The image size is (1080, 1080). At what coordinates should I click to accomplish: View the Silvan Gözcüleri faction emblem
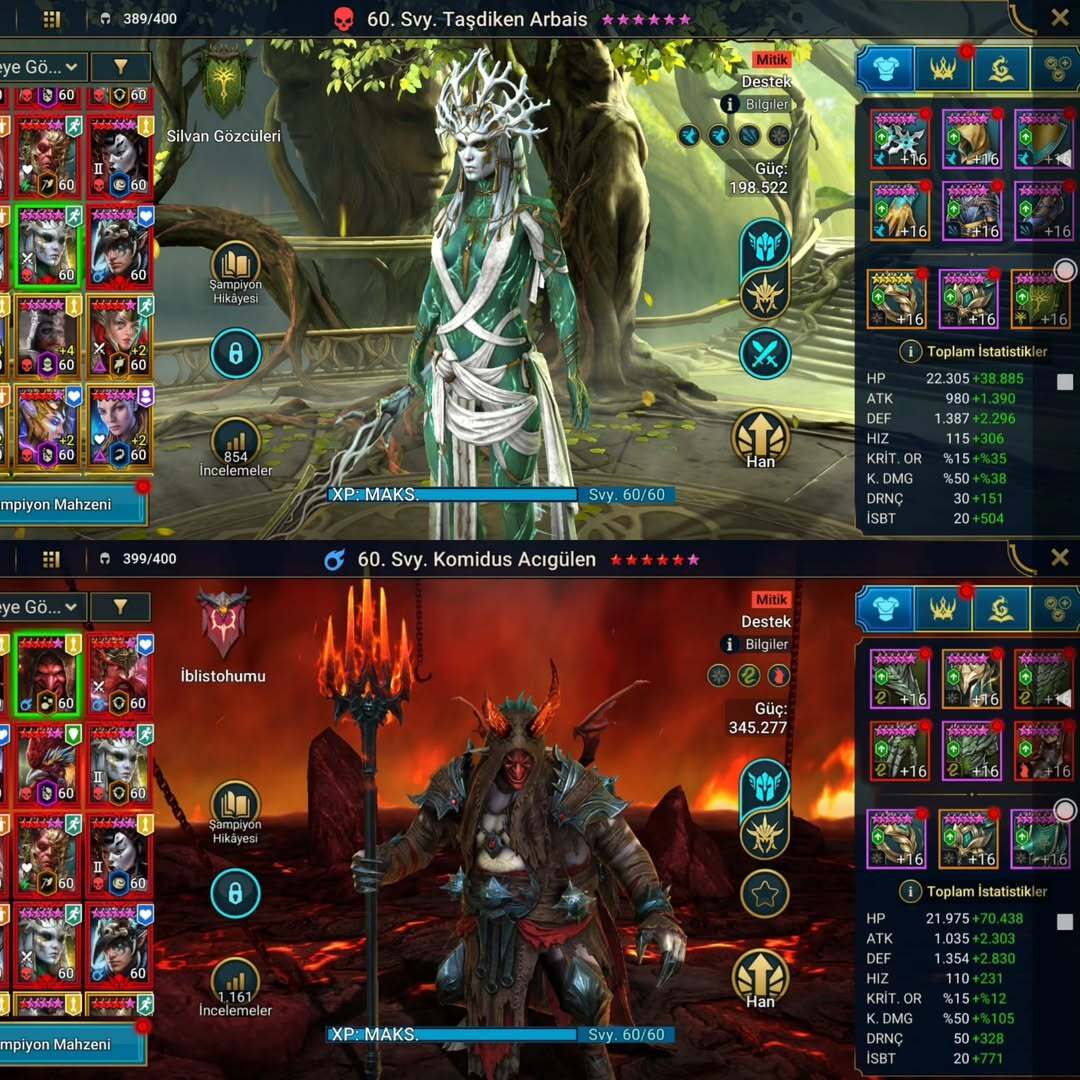pos(226,82)
